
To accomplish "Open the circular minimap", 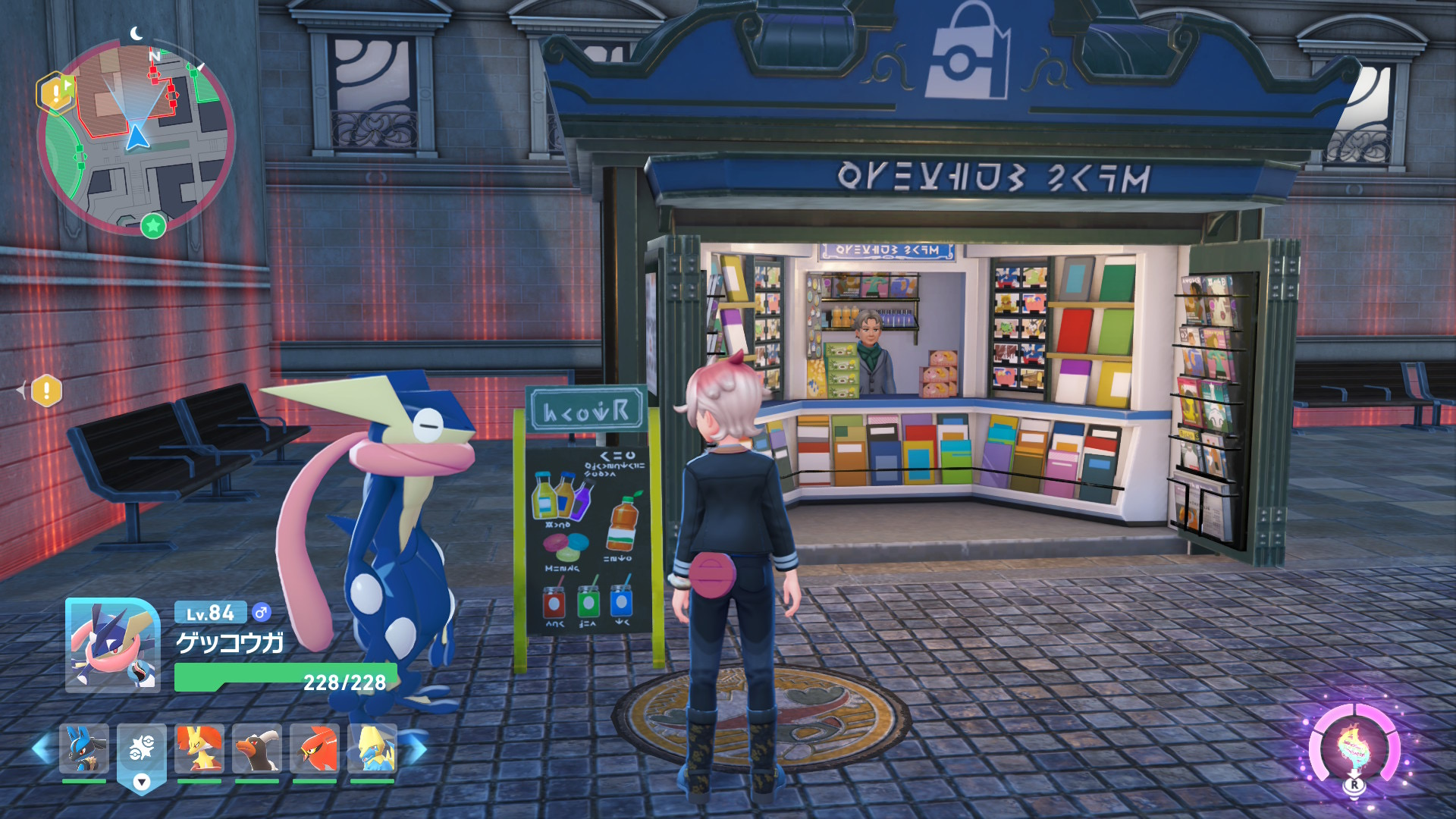I will 136,136.
